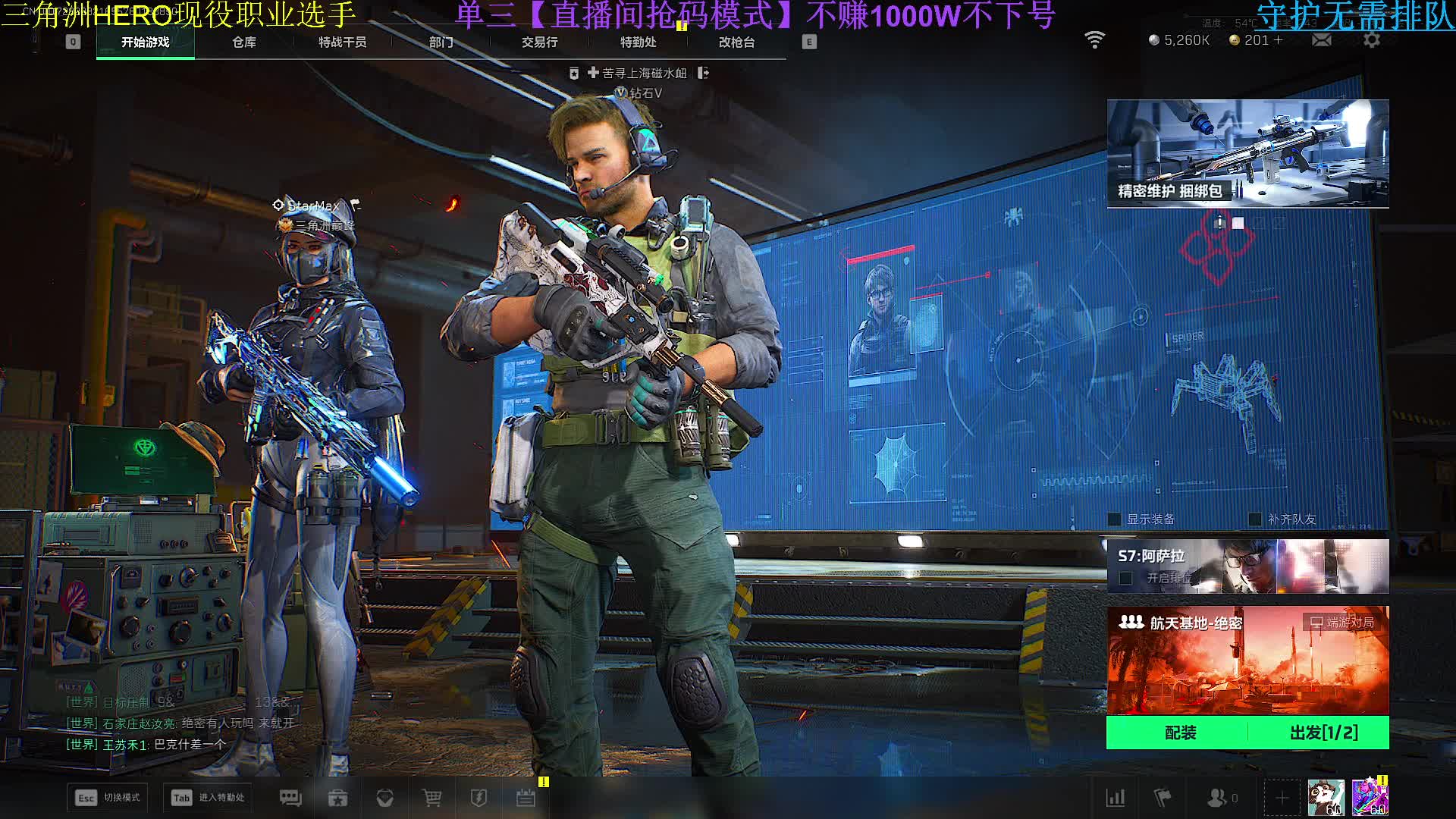1456x819 pixels.
Task: Open the S7:阿萨拉 season banner
Action: [1247, 566]
